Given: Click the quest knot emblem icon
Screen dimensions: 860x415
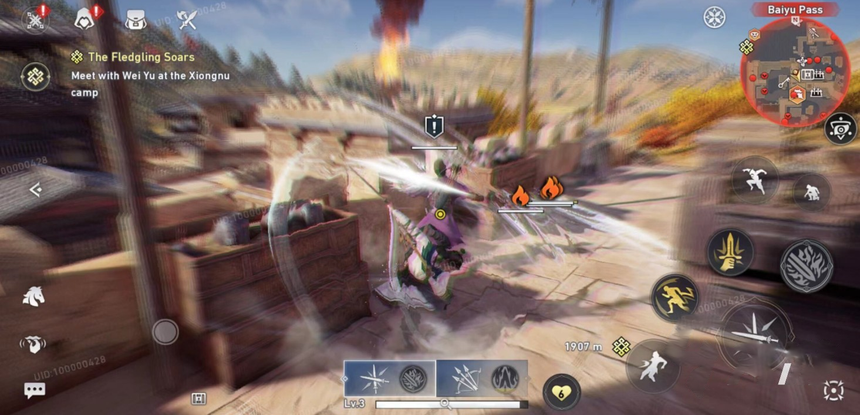Looking at the screenshot, I should [37, 76].
